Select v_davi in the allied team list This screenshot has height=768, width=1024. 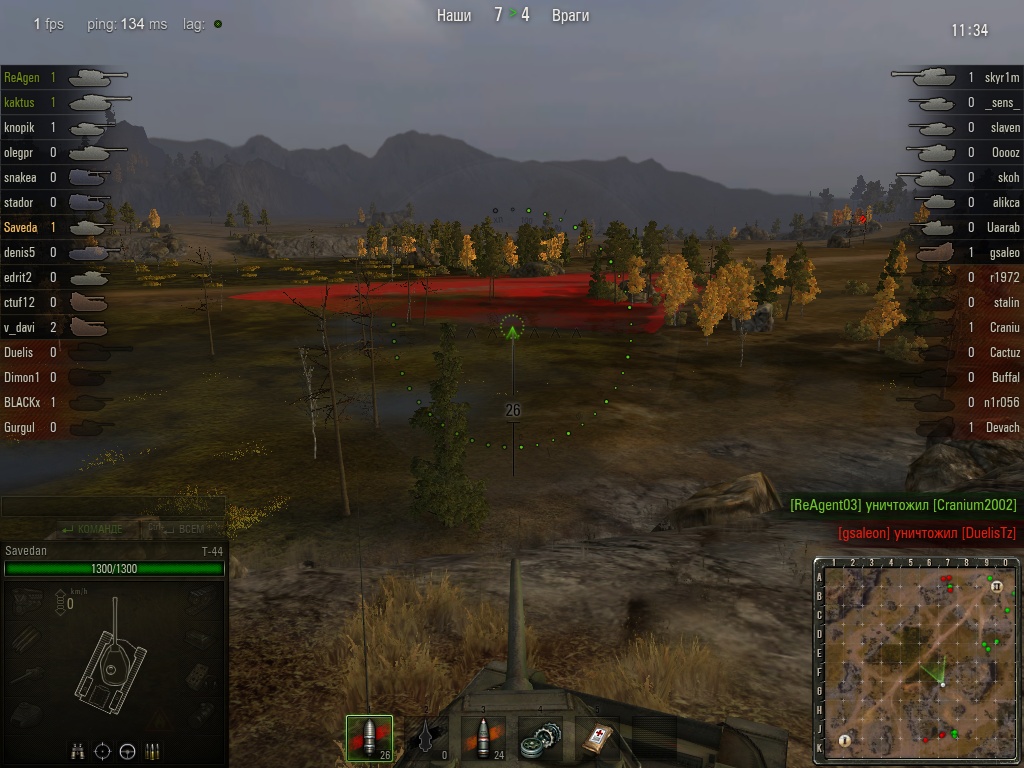point(20,327)
